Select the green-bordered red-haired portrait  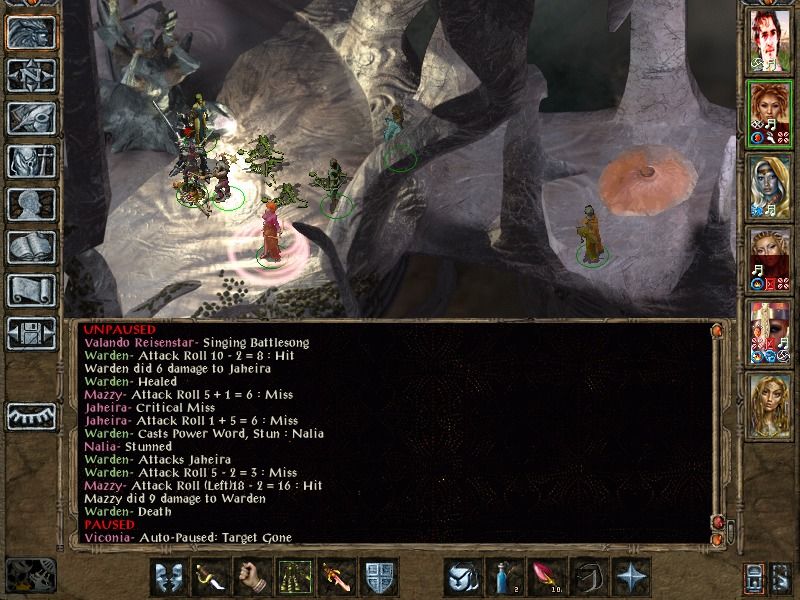(770, 113)
